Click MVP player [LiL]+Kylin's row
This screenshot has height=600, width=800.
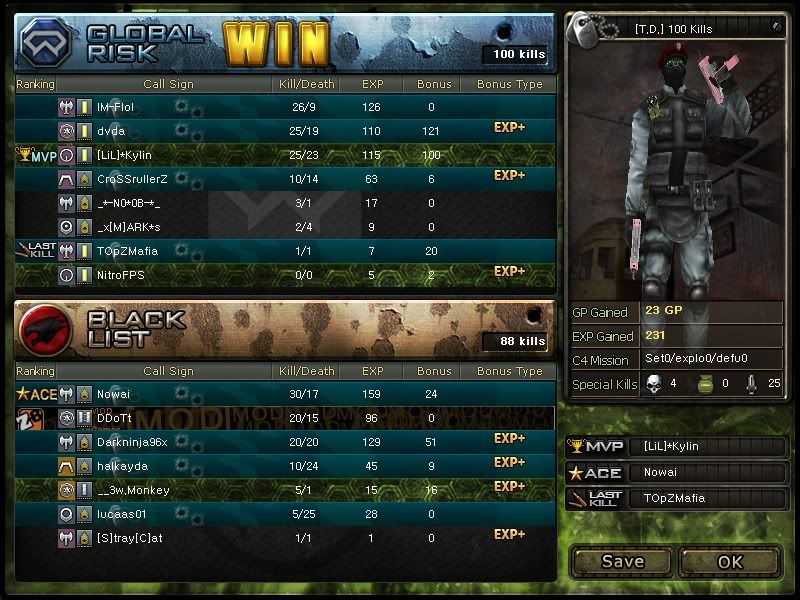coord(124,155)
